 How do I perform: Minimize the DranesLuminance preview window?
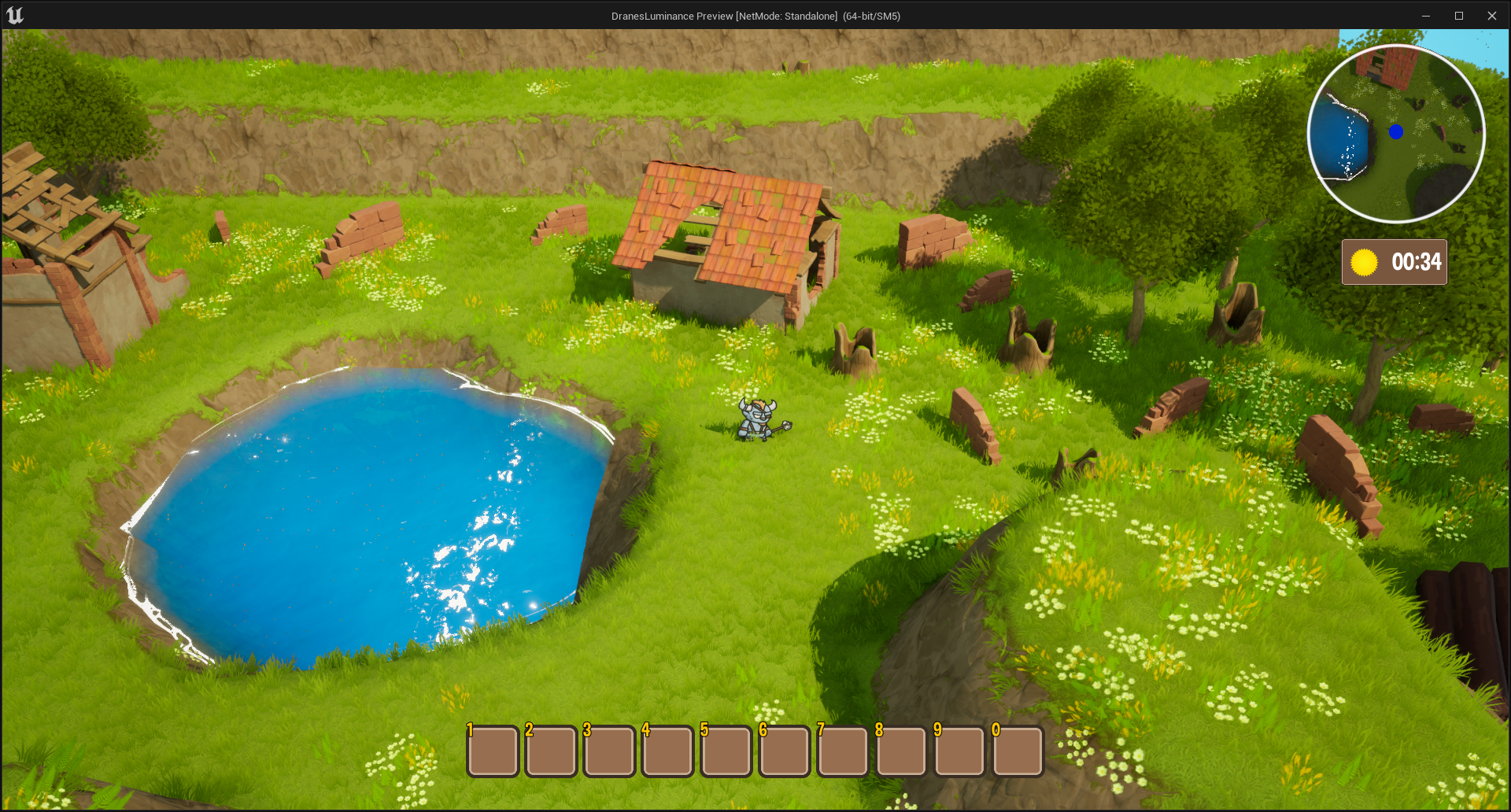[1426, 16]
